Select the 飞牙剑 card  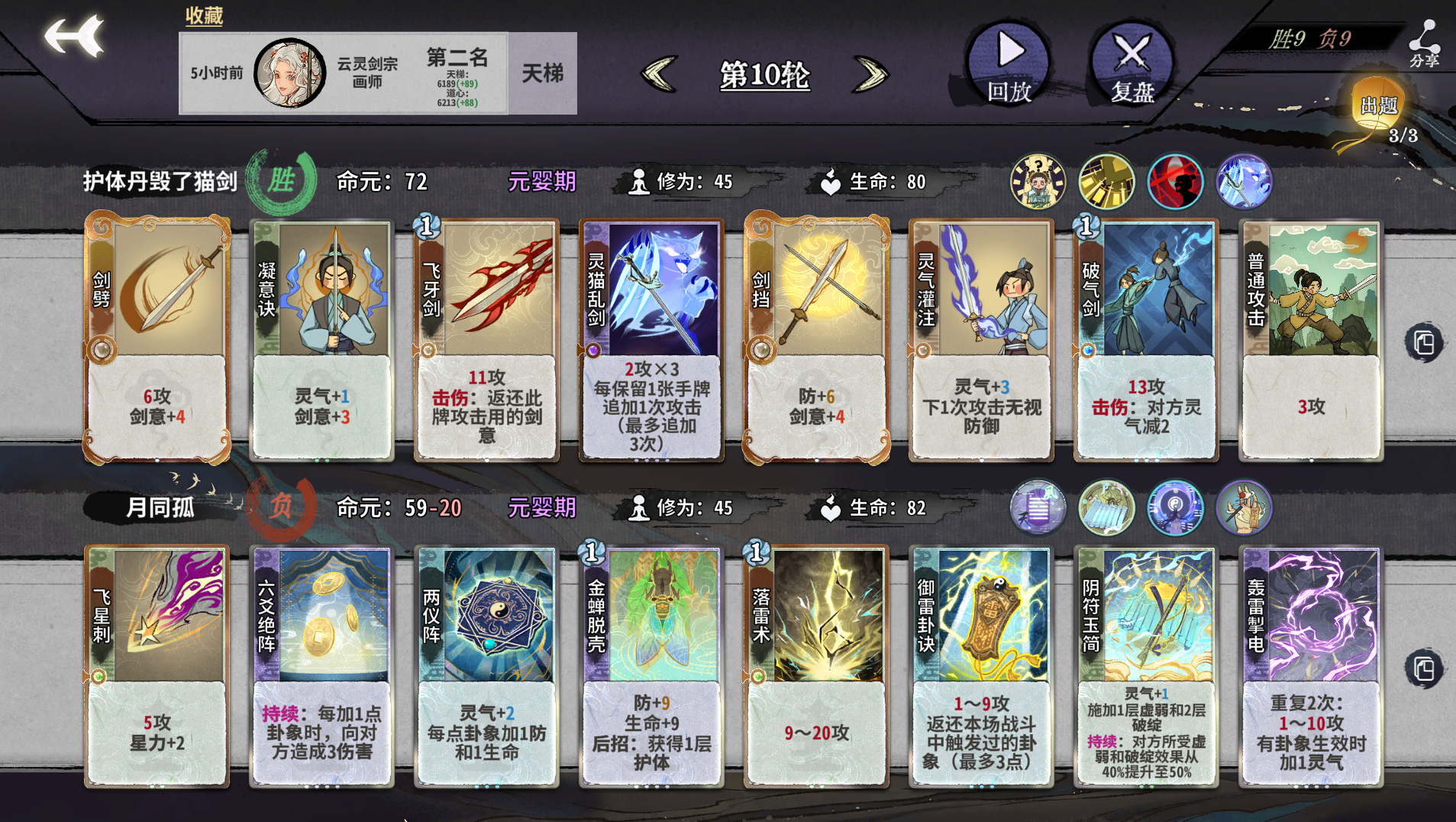coord(486,336)
